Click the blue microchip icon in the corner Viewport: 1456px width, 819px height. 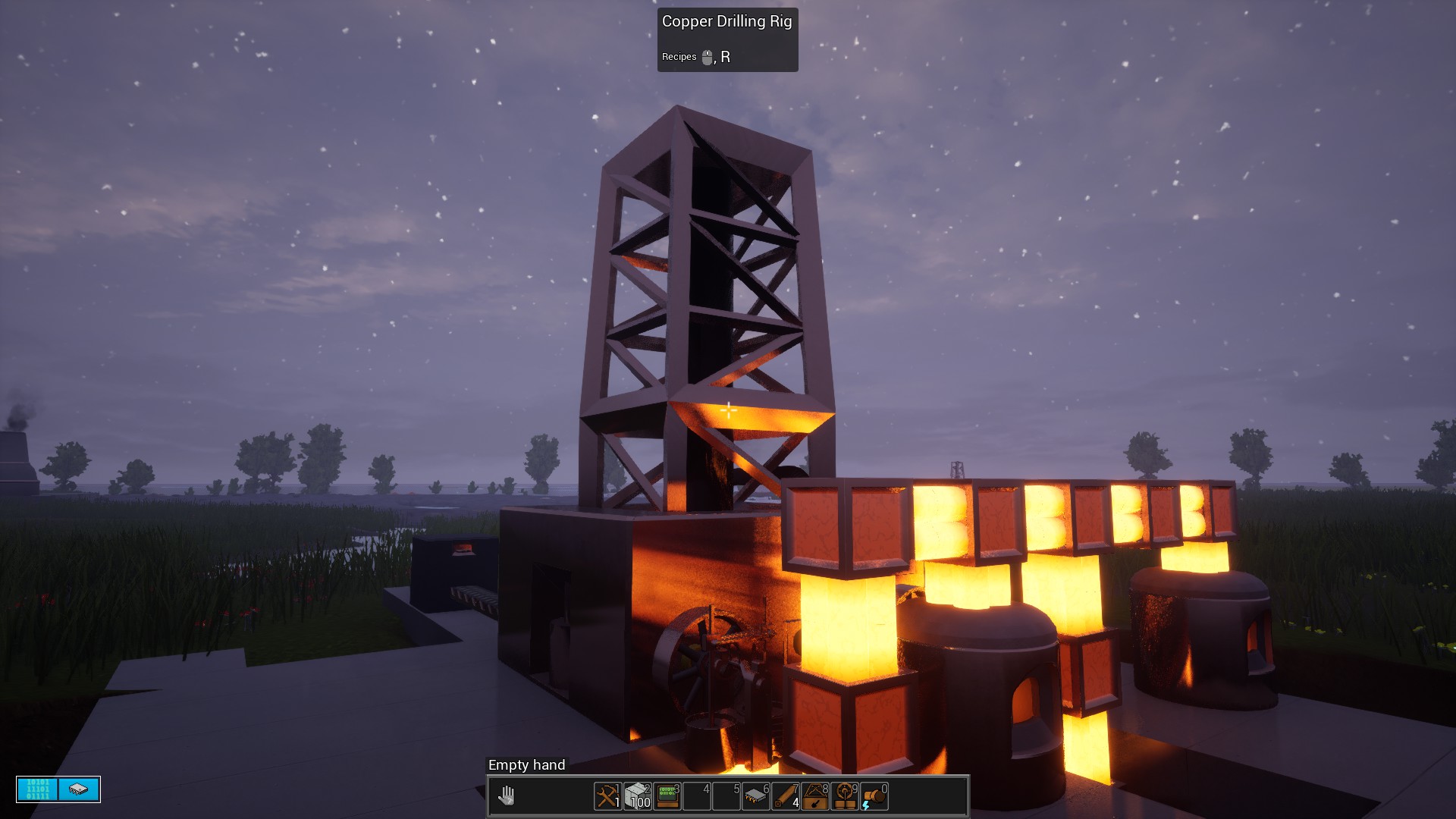tap(79, 789)
